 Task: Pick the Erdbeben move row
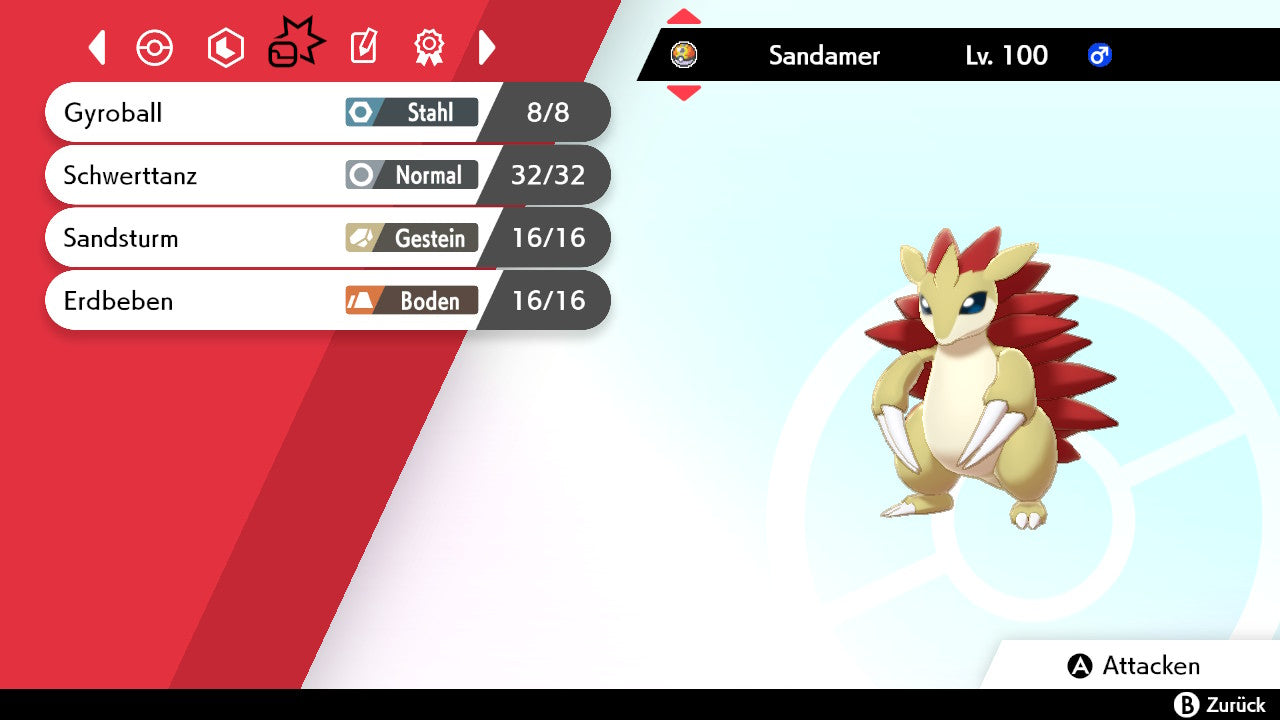coord(327,301)
